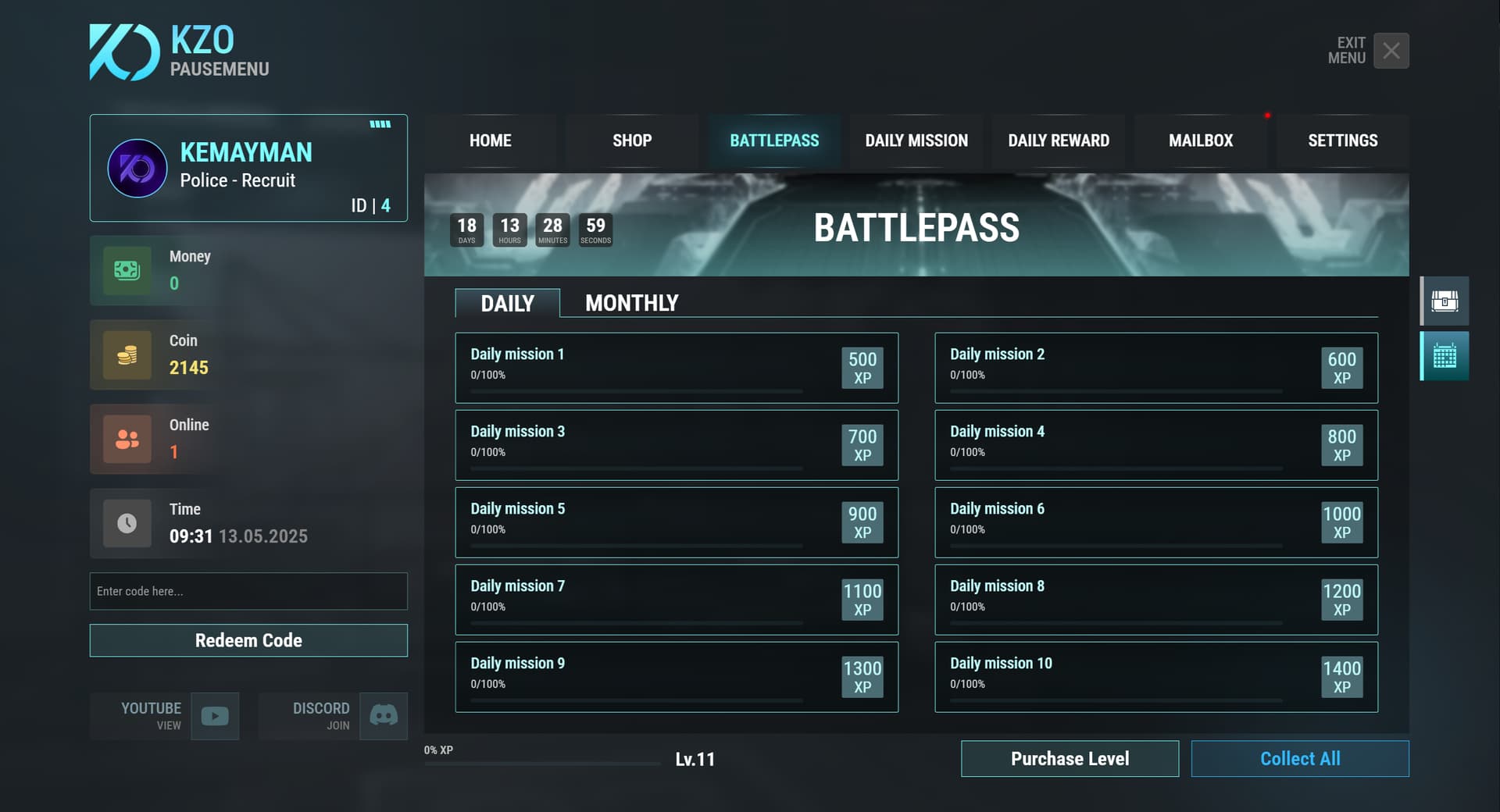Screen dimensions: 1500x812
Task: Close the pause menu with Exit Menu
Action: 1391,51
